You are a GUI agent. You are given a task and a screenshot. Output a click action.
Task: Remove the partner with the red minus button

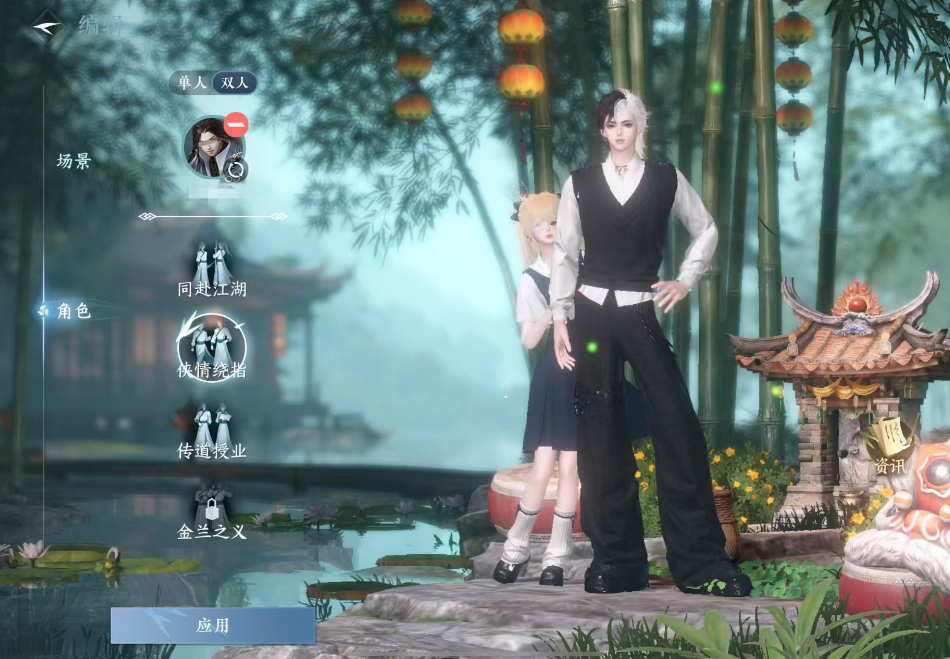(236, 125)
